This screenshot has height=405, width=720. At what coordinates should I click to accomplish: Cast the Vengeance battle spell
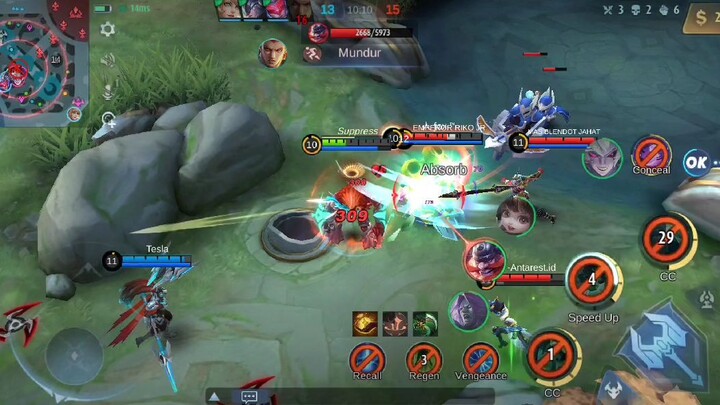pos(481,358)
